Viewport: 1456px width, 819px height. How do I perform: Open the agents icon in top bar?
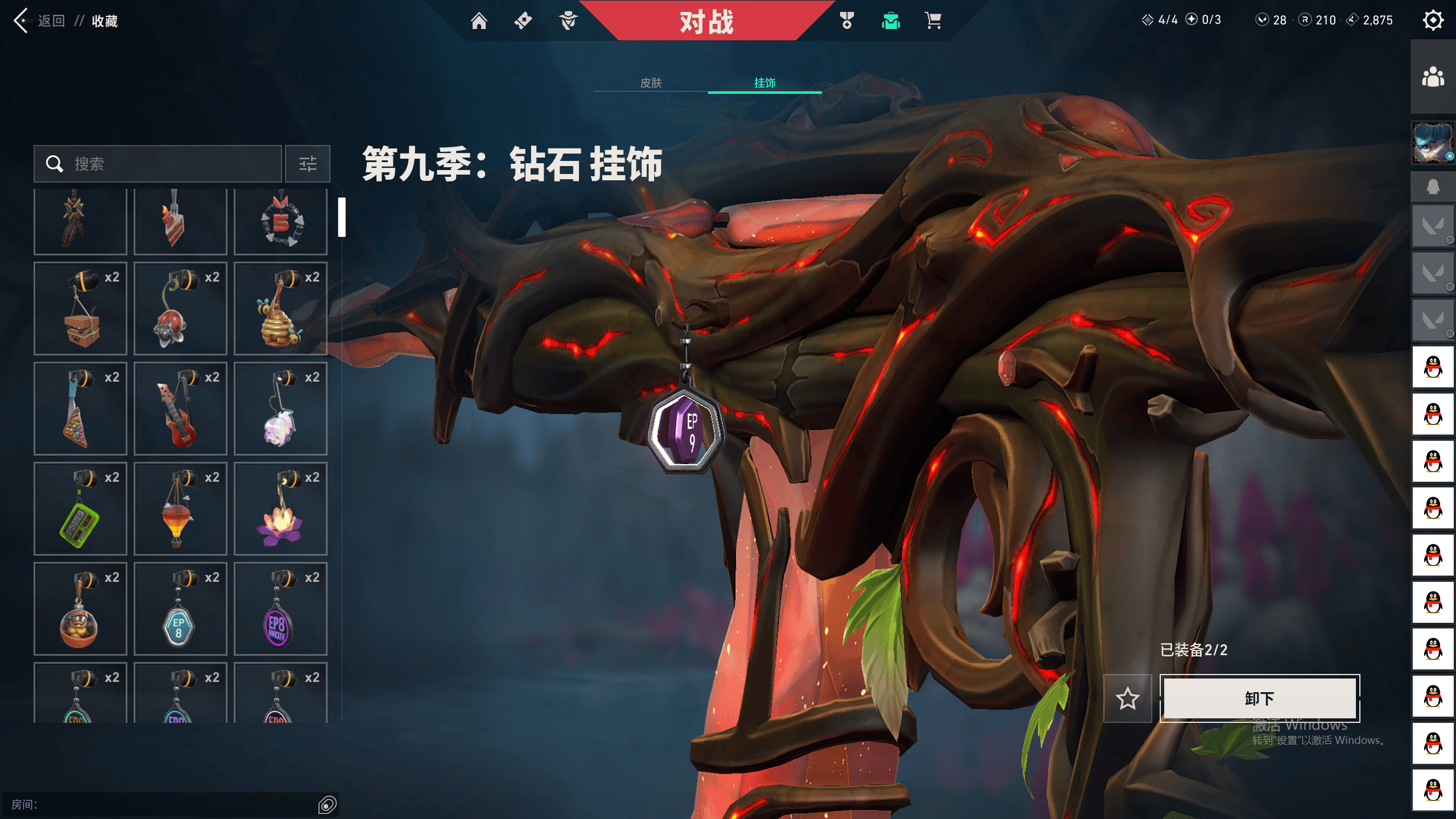568,20
